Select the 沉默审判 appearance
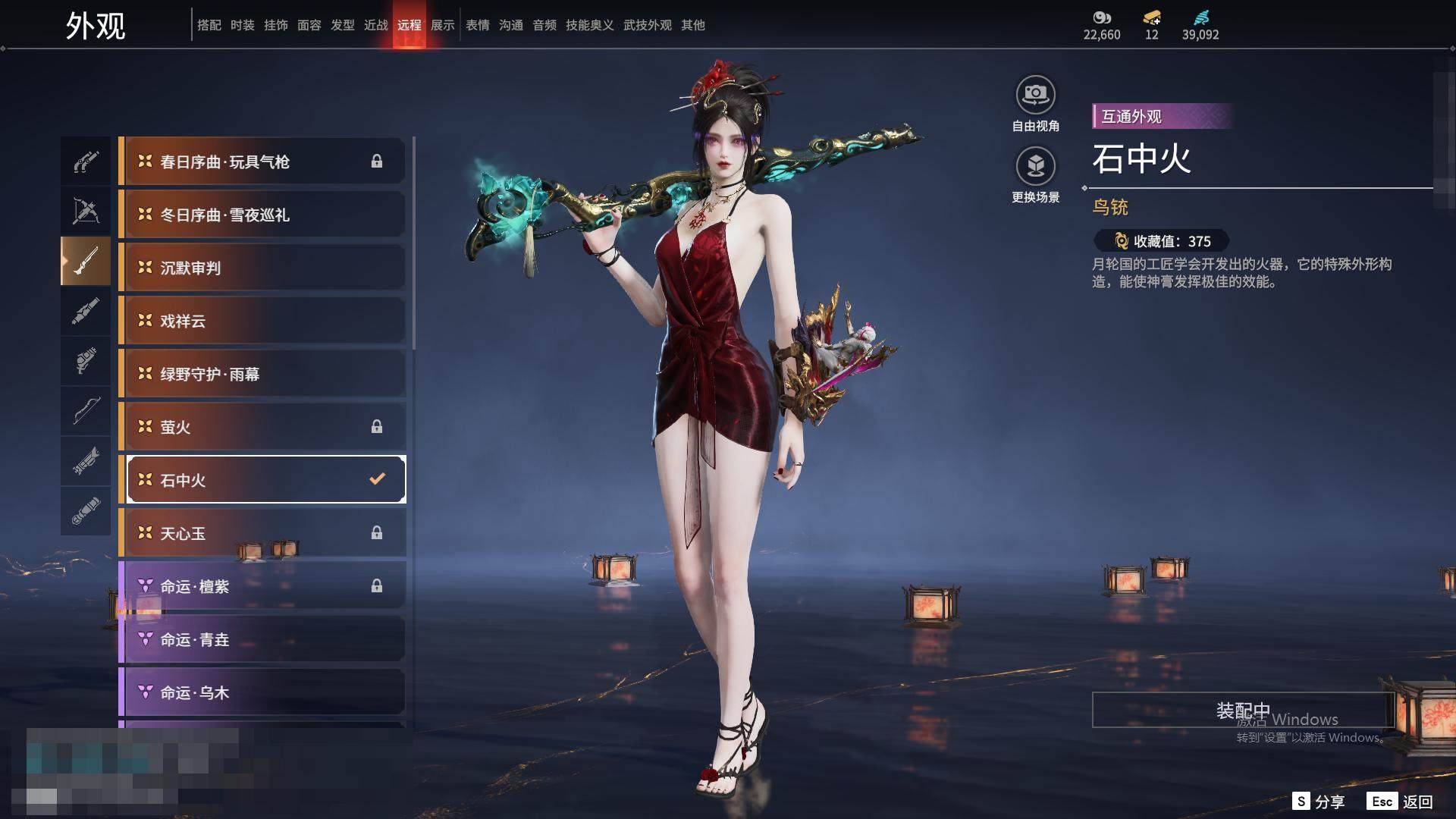 click(263, 268)
